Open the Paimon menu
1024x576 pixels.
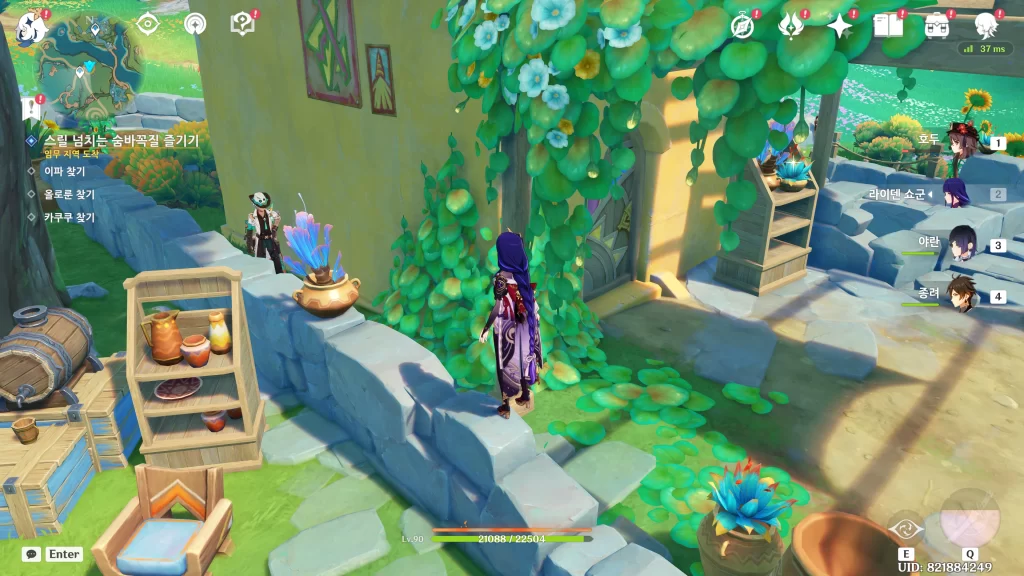(x=33, y=24)
